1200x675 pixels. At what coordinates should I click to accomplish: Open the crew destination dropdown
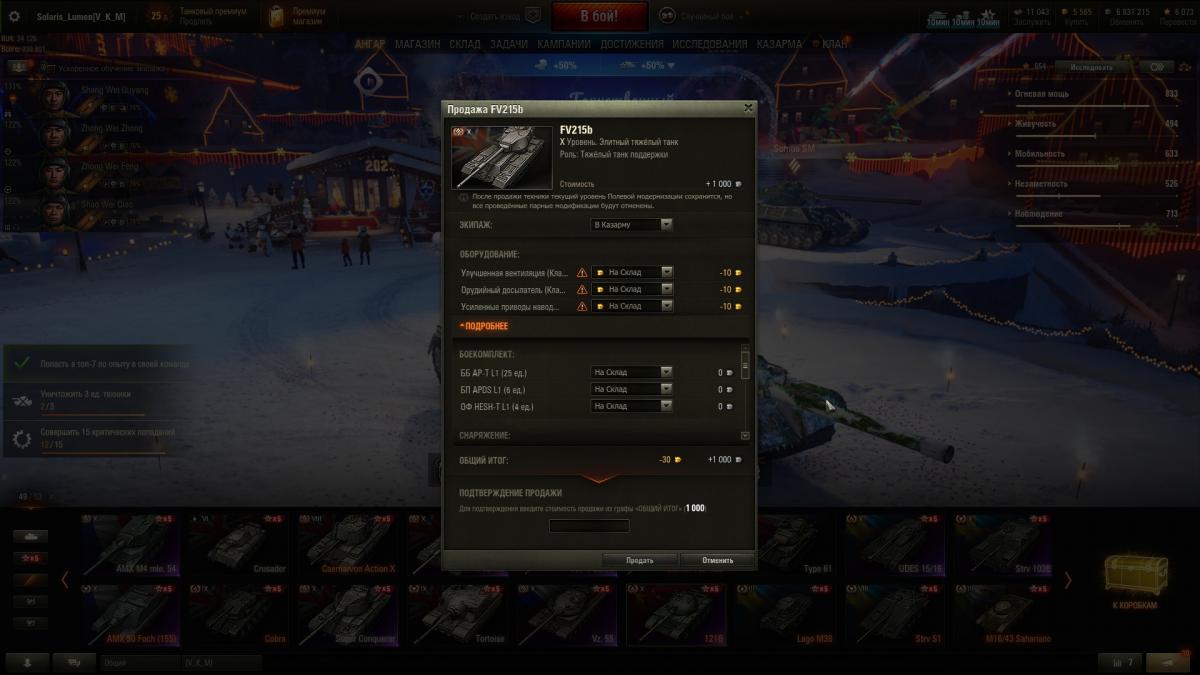click(631, 225)
